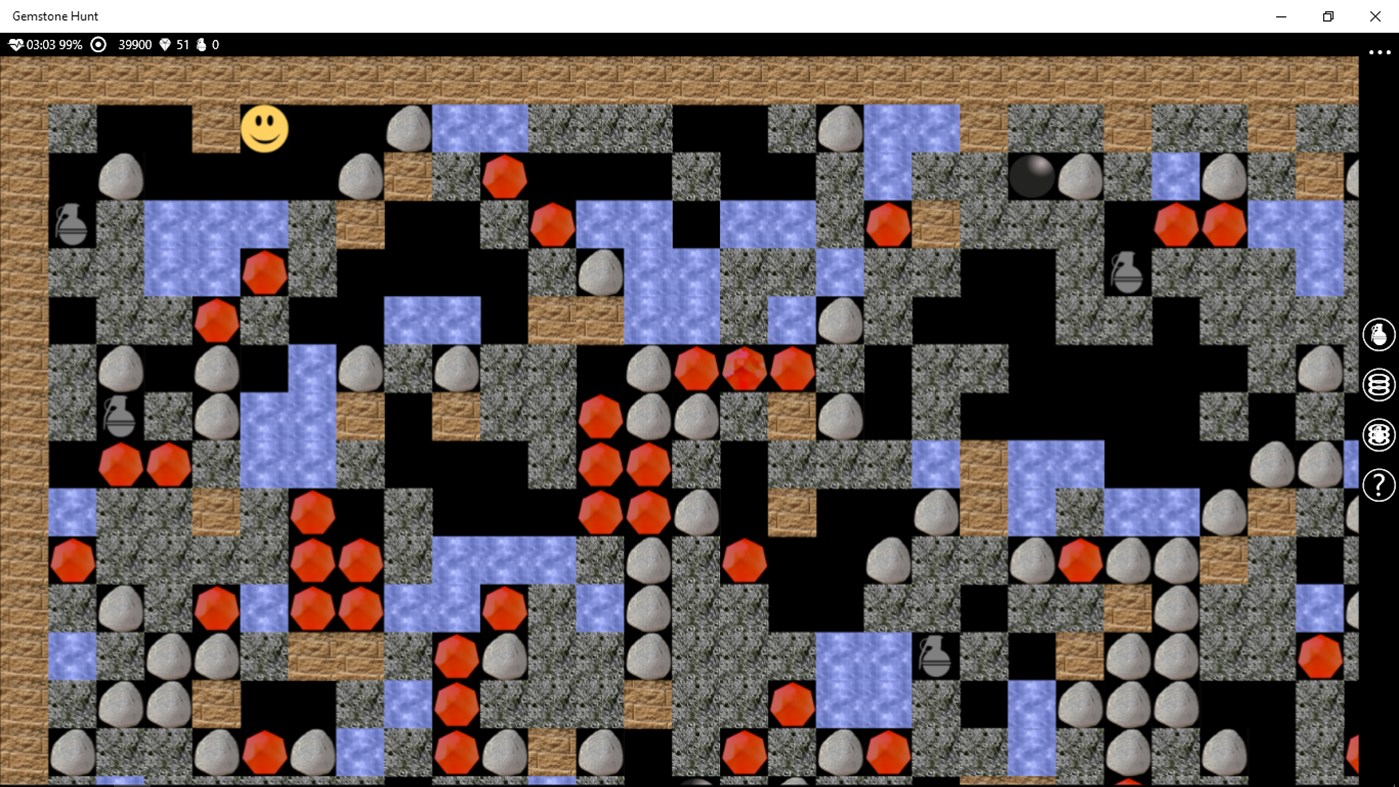Click the dark bomb ball near the top right
The image size is (1399, 787).
tap(1031, 176)
